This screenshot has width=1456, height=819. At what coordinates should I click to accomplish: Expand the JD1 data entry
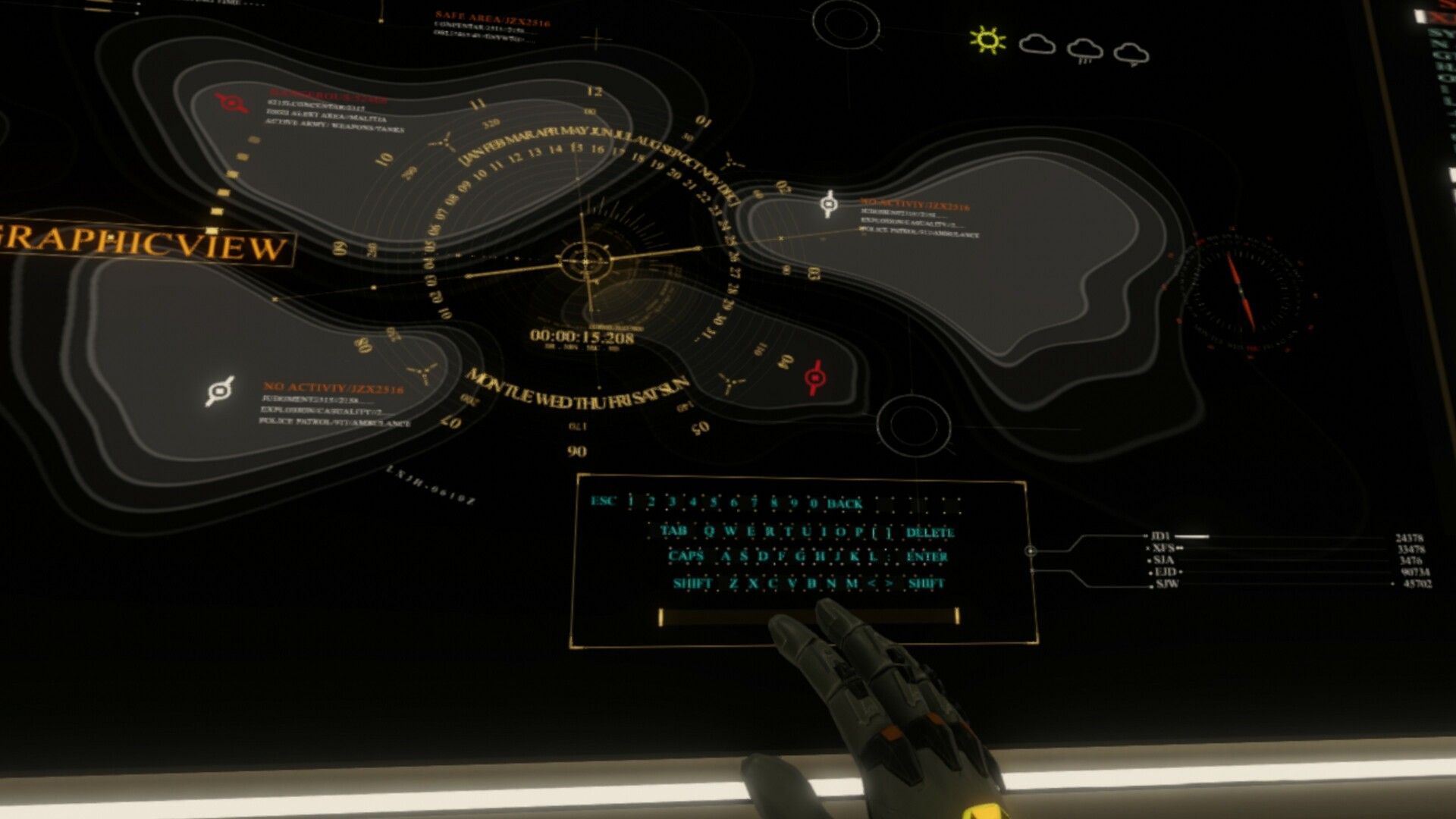(1159, 535)
